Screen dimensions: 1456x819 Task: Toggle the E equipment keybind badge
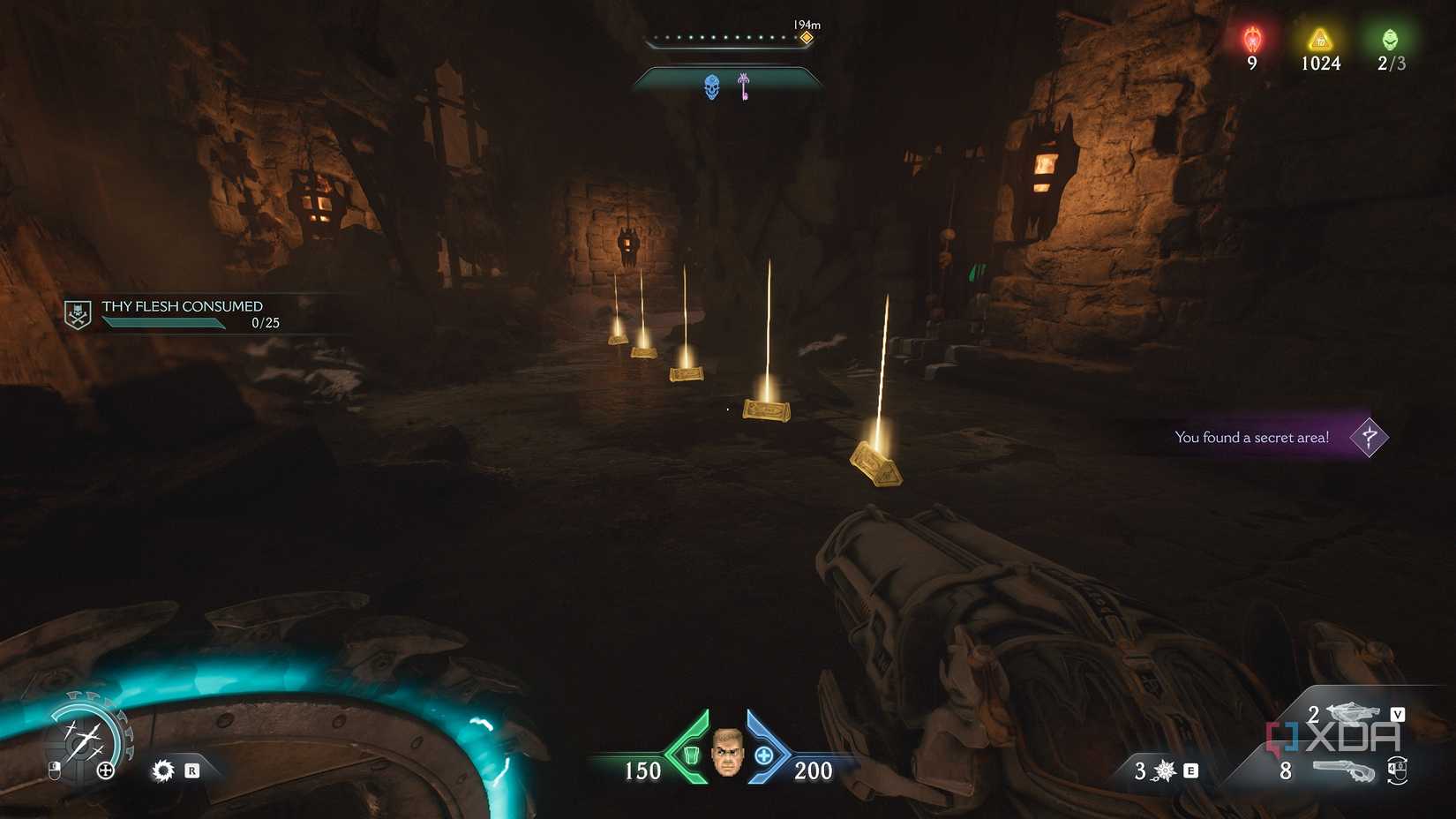click(1191, 770)
